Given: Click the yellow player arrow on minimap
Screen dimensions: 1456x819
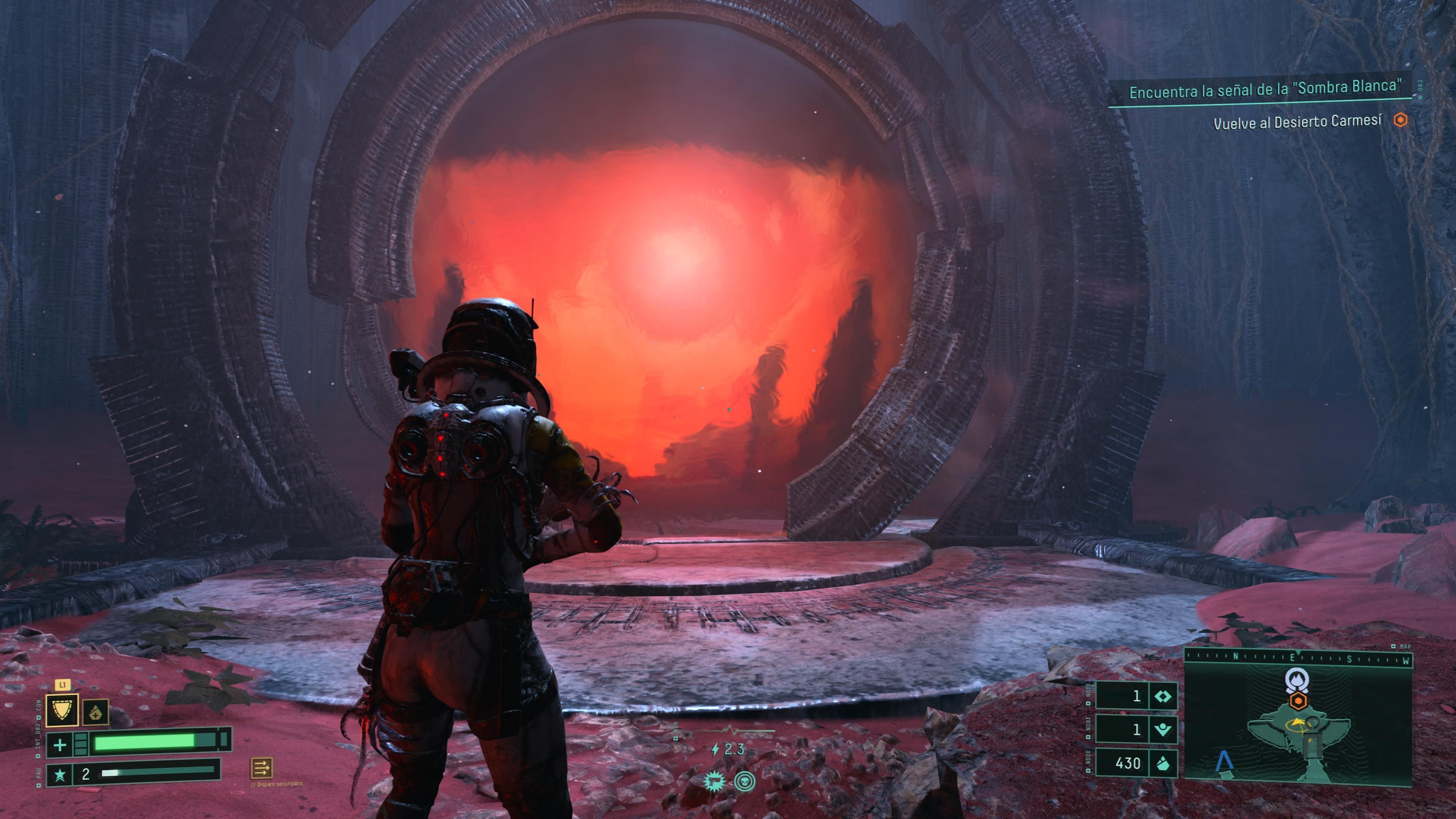Looking at the screenshot, I should click(1296, 723).
